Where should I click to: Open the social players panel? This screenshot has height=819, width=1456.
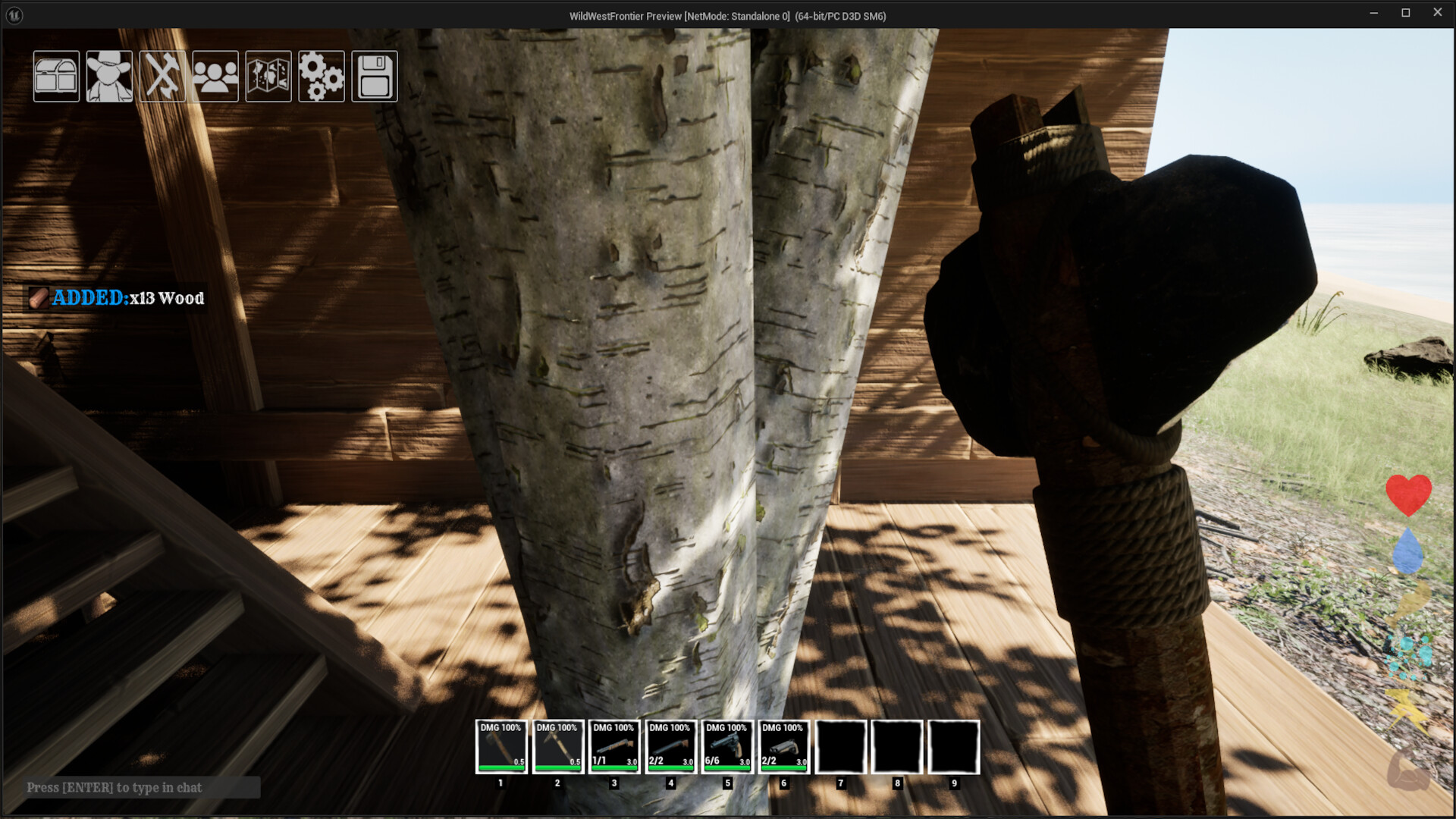coord(215,76)
